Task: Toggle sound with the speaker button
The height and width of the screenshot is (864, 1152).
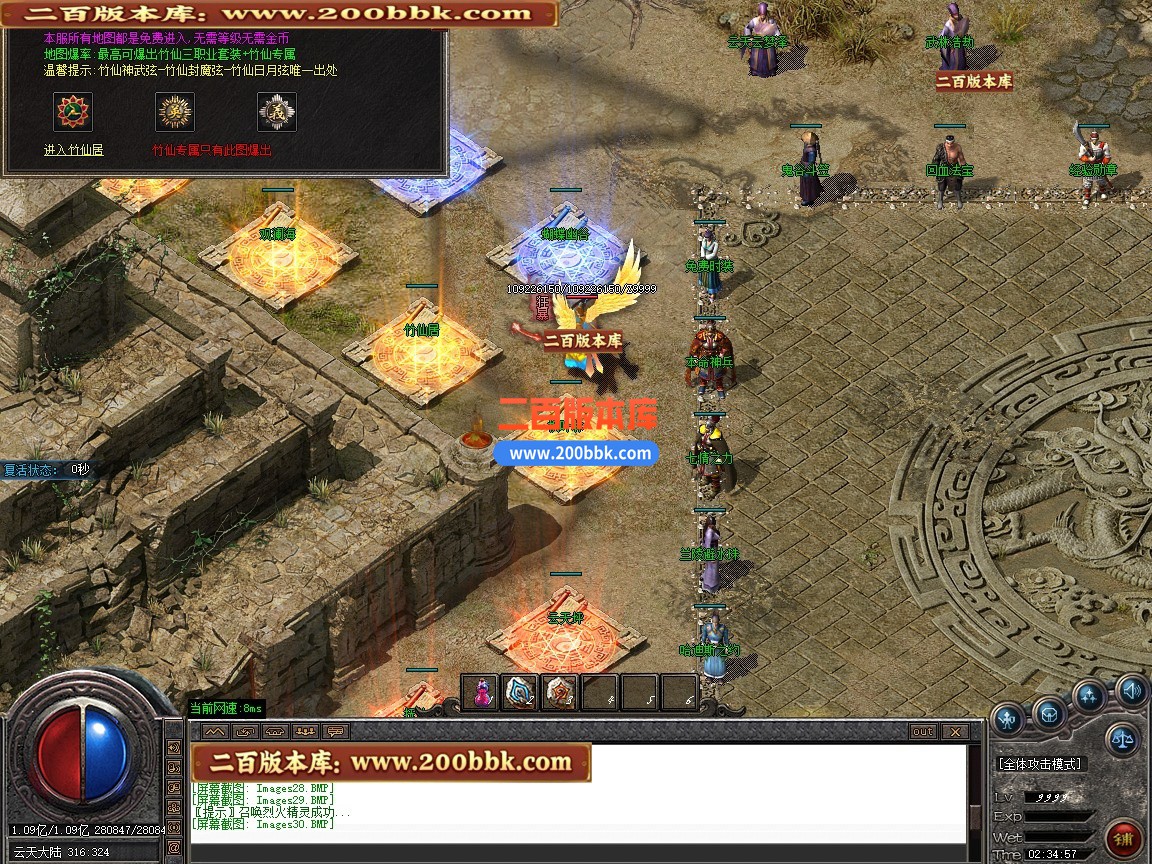Action: click(1132, 689)
